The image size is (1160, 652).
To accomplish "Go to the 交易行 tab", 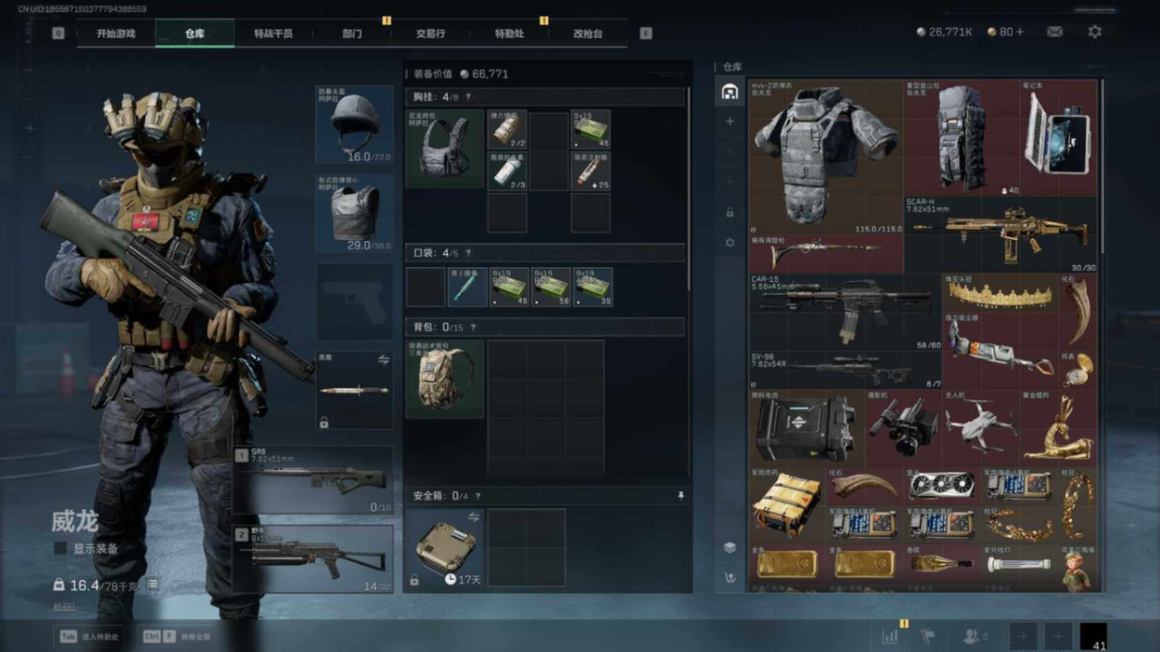I will click(430, 34).
